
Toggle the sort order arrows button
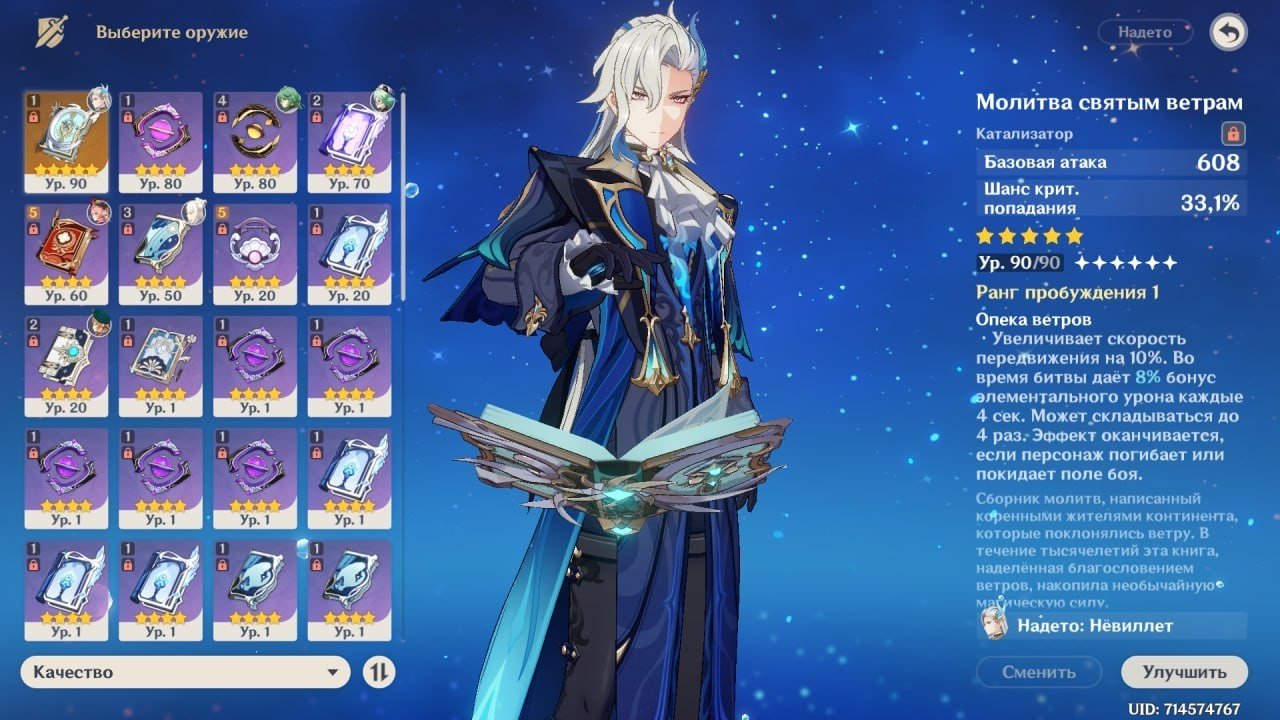(378, 672)
